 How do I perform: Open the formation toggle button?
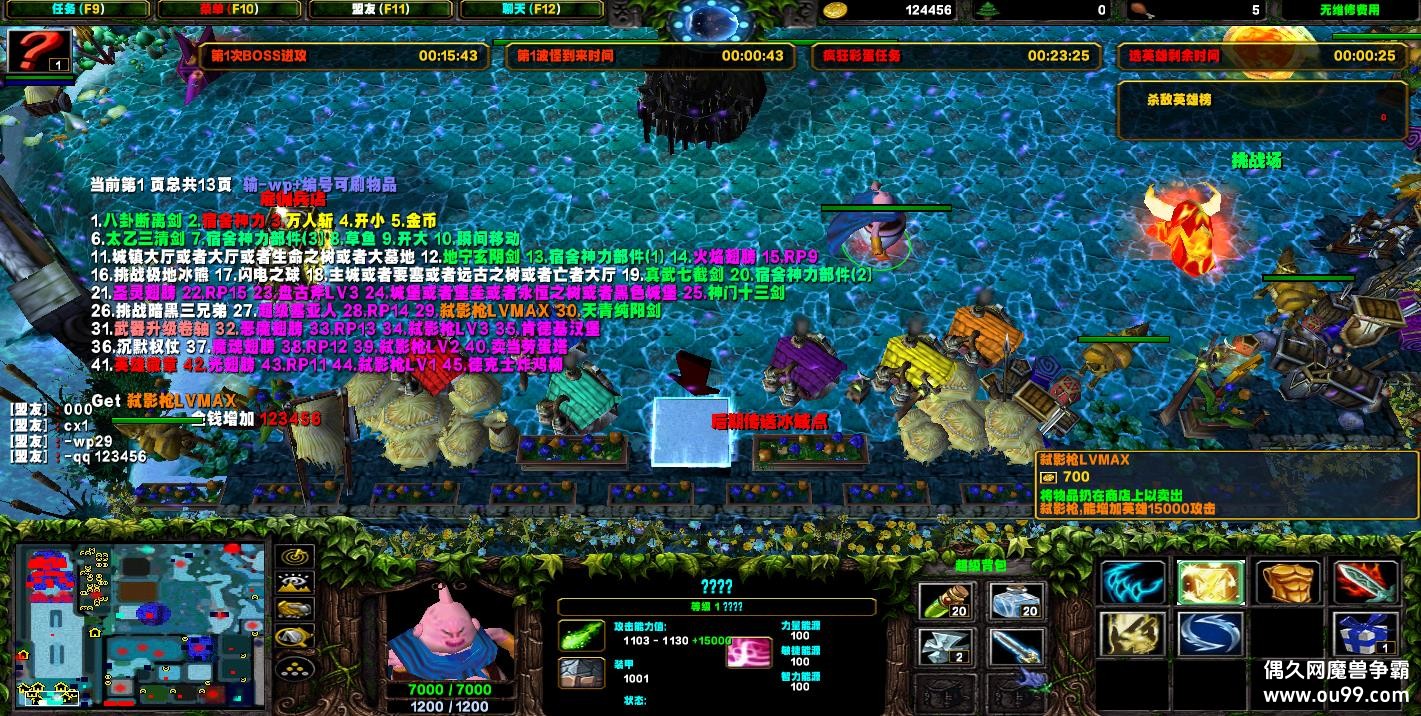tap(294, 667)
